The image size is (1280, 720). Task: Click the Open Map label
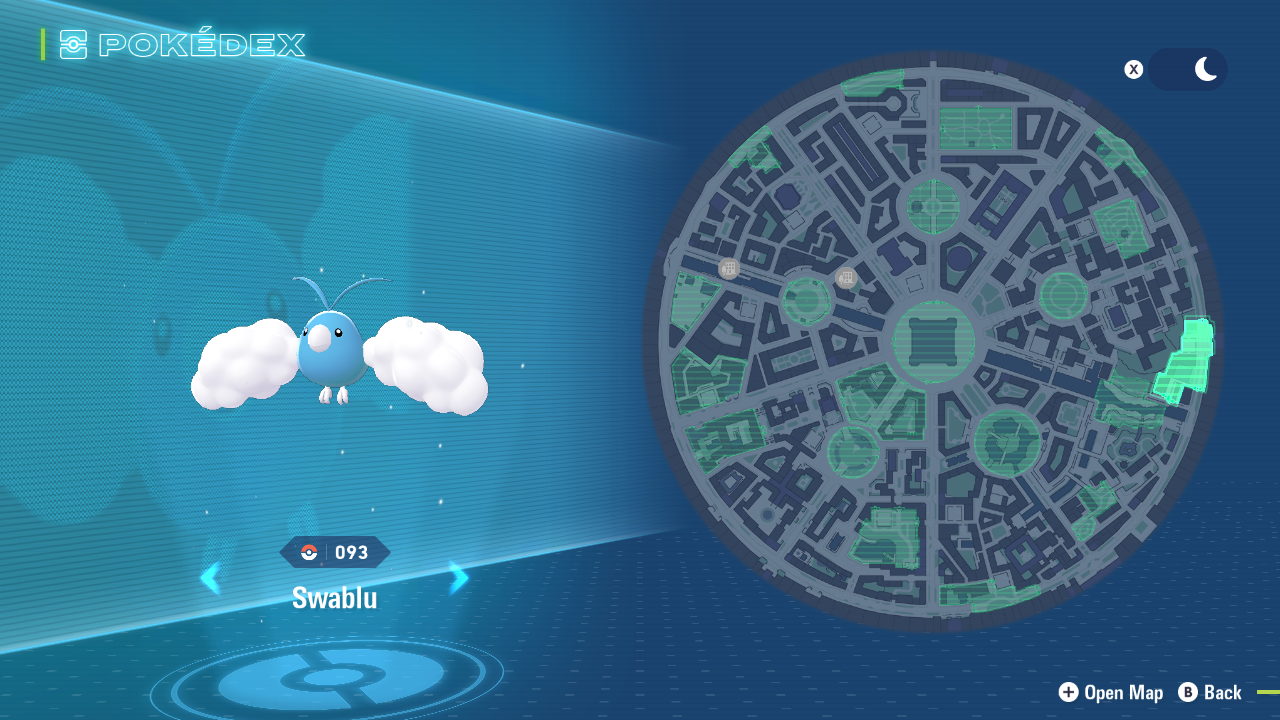1124,692
